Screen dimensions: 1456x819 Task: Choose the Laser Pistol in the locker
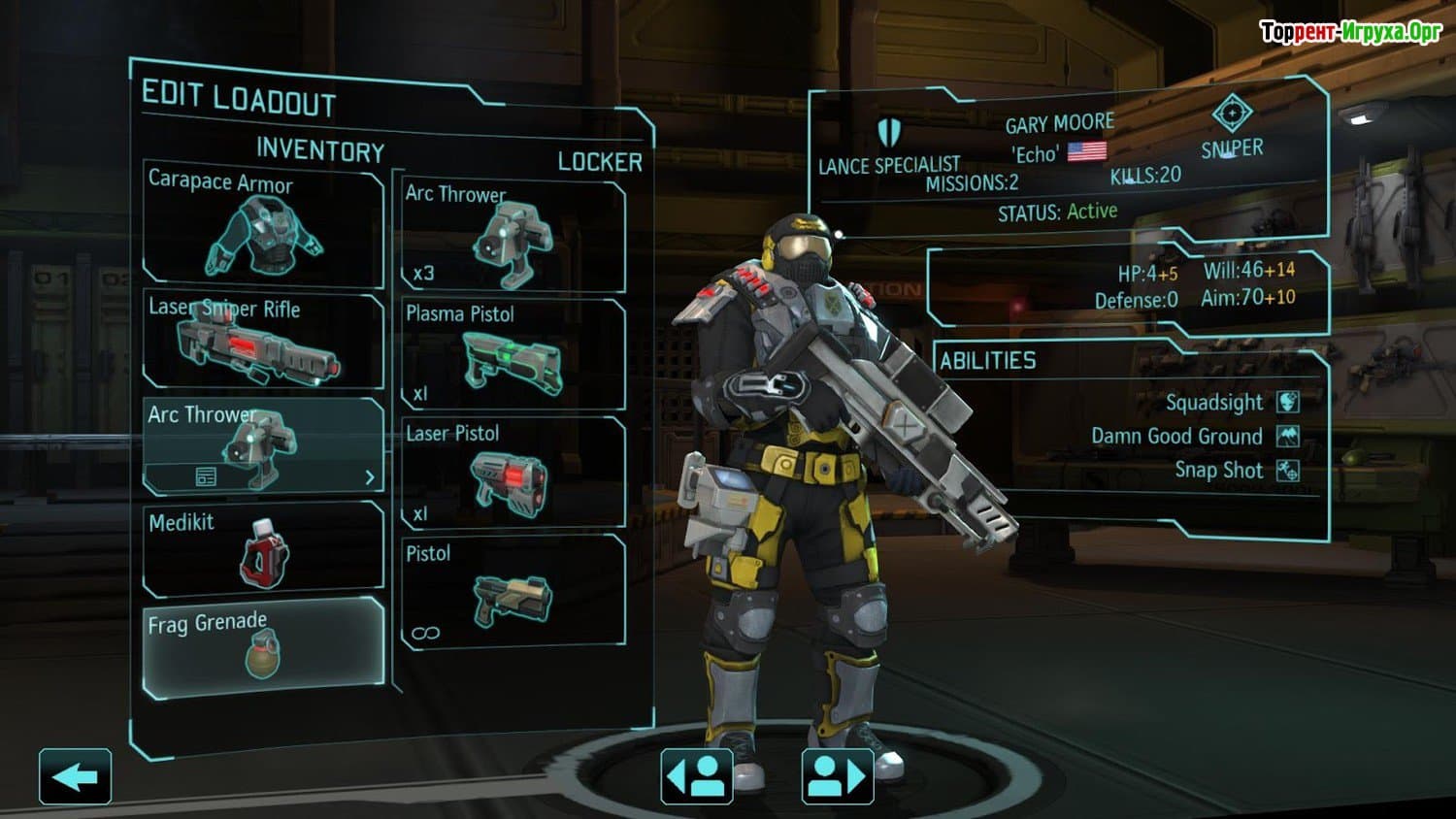tap(513, 474)
